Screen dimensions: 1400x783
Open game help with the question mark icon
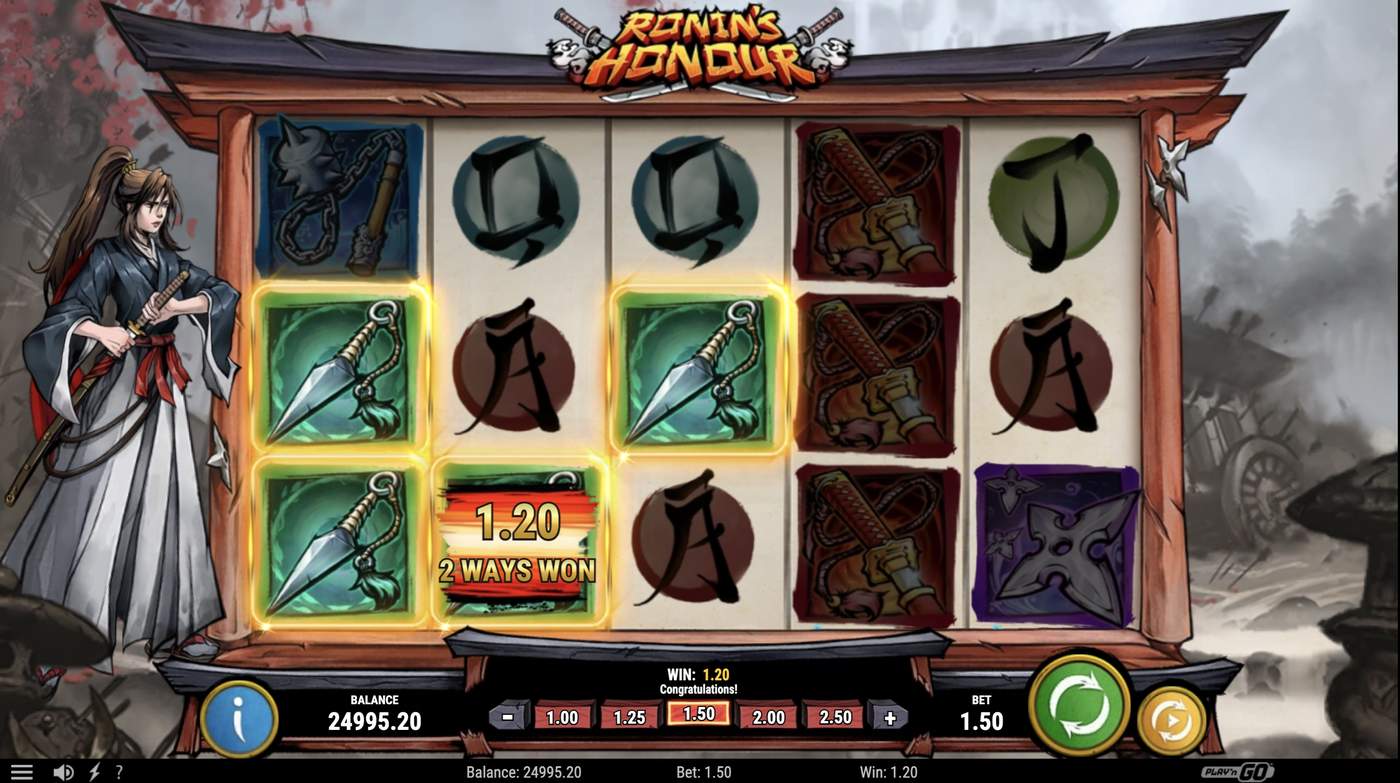[x=118, y=771]
